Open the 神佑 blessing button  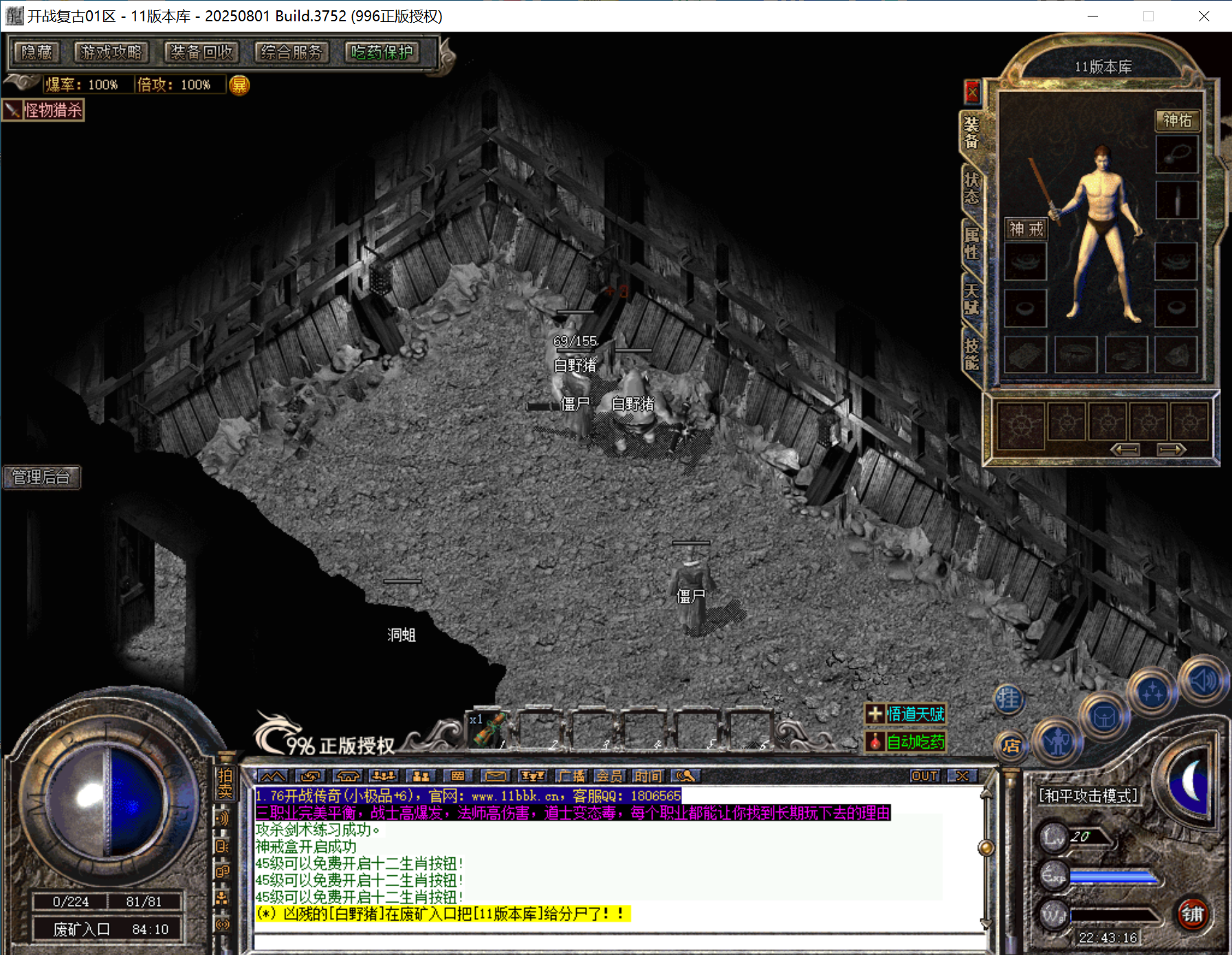tap(1177, 120)
